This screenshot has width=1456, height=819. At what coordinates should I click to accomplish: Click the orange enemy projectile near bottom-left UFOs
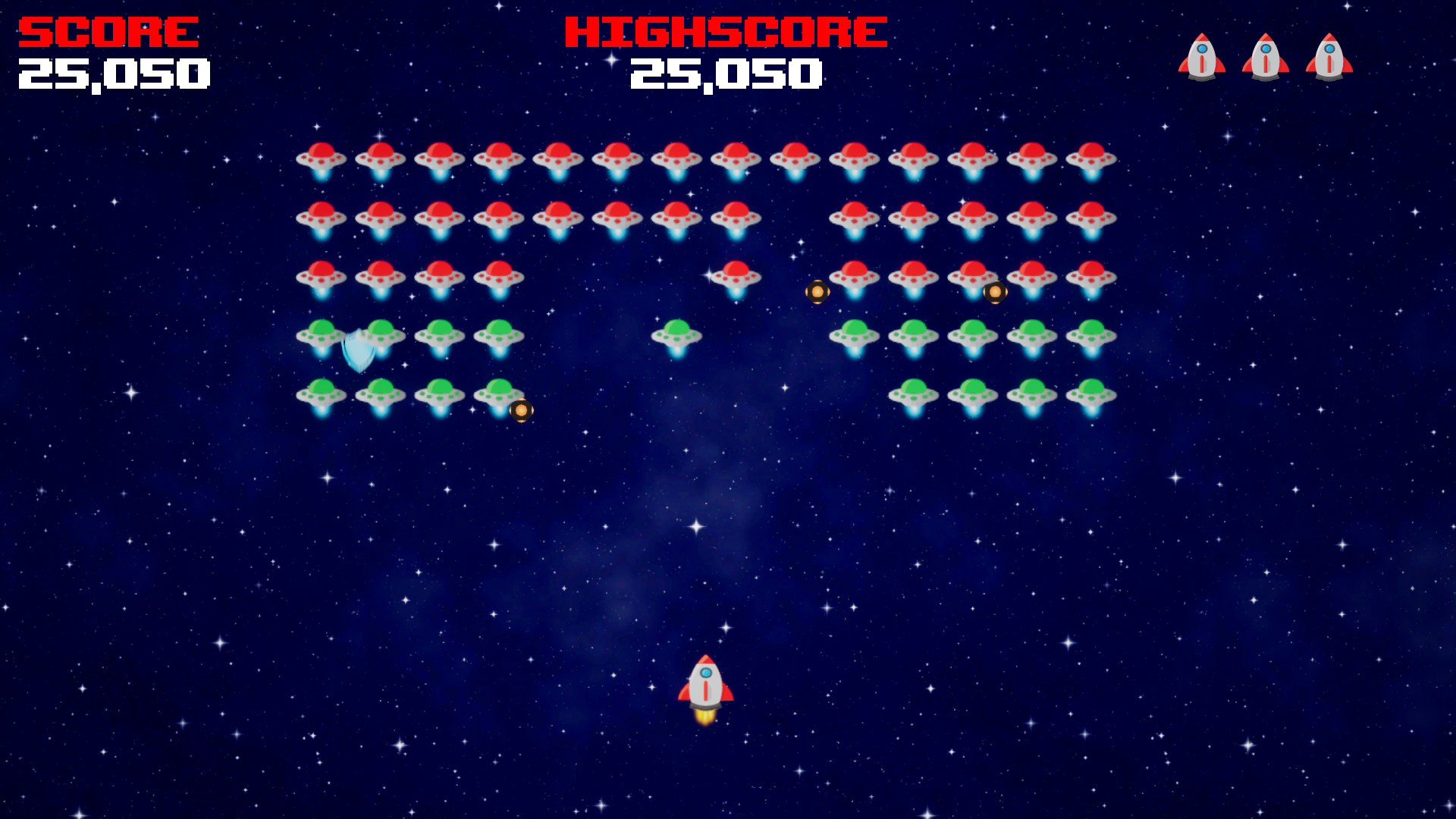point(520,409)
